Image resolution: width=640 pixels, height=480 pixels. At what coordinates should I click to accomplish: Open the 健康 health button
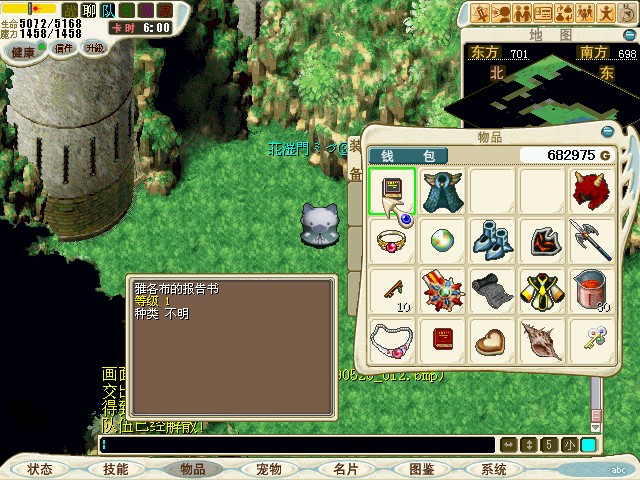(23, 50)
